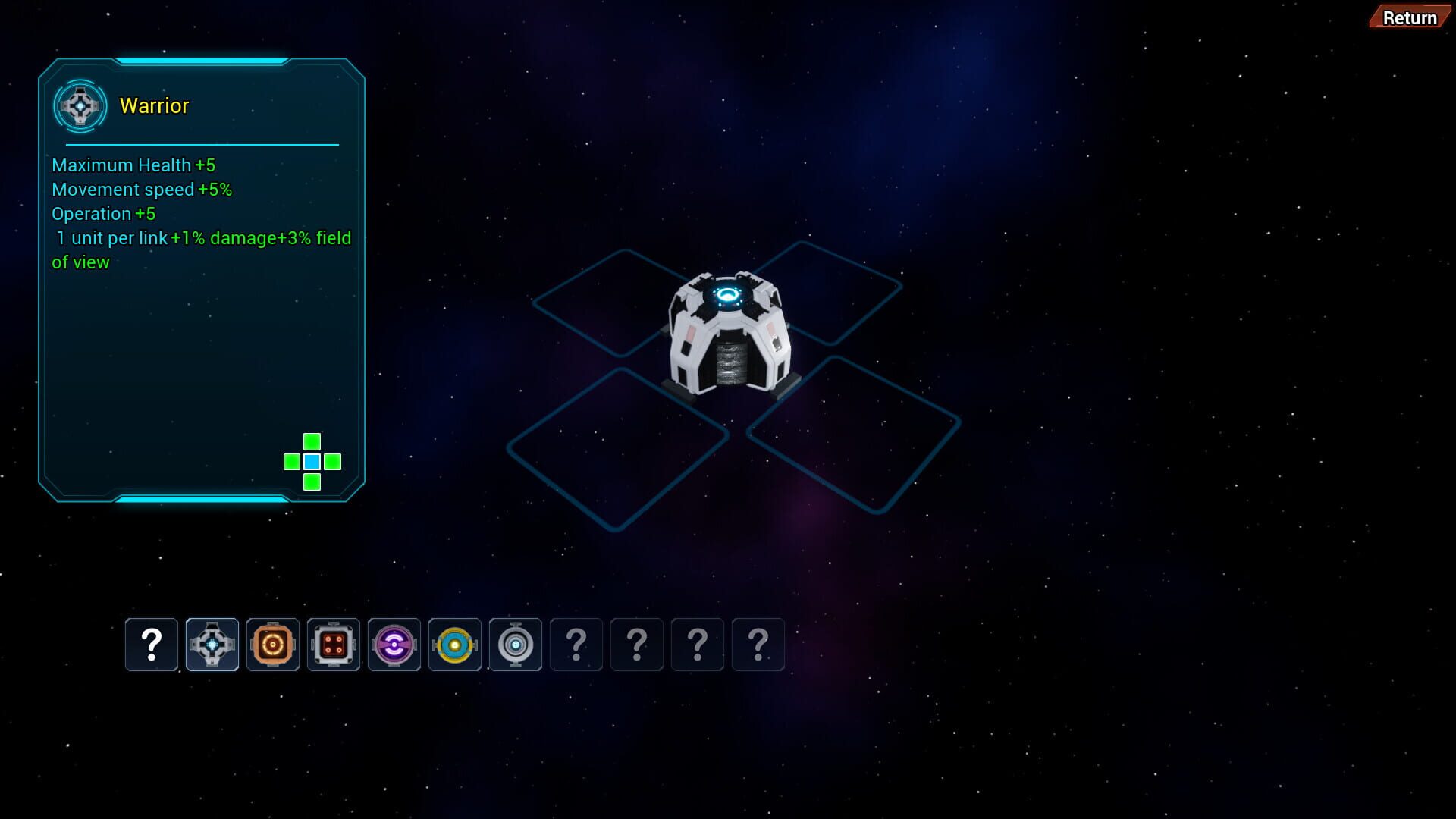The width and height of the screenshot is (1456, 819).
Task: Open the first question mark module slot
Action: click(152, 645)
